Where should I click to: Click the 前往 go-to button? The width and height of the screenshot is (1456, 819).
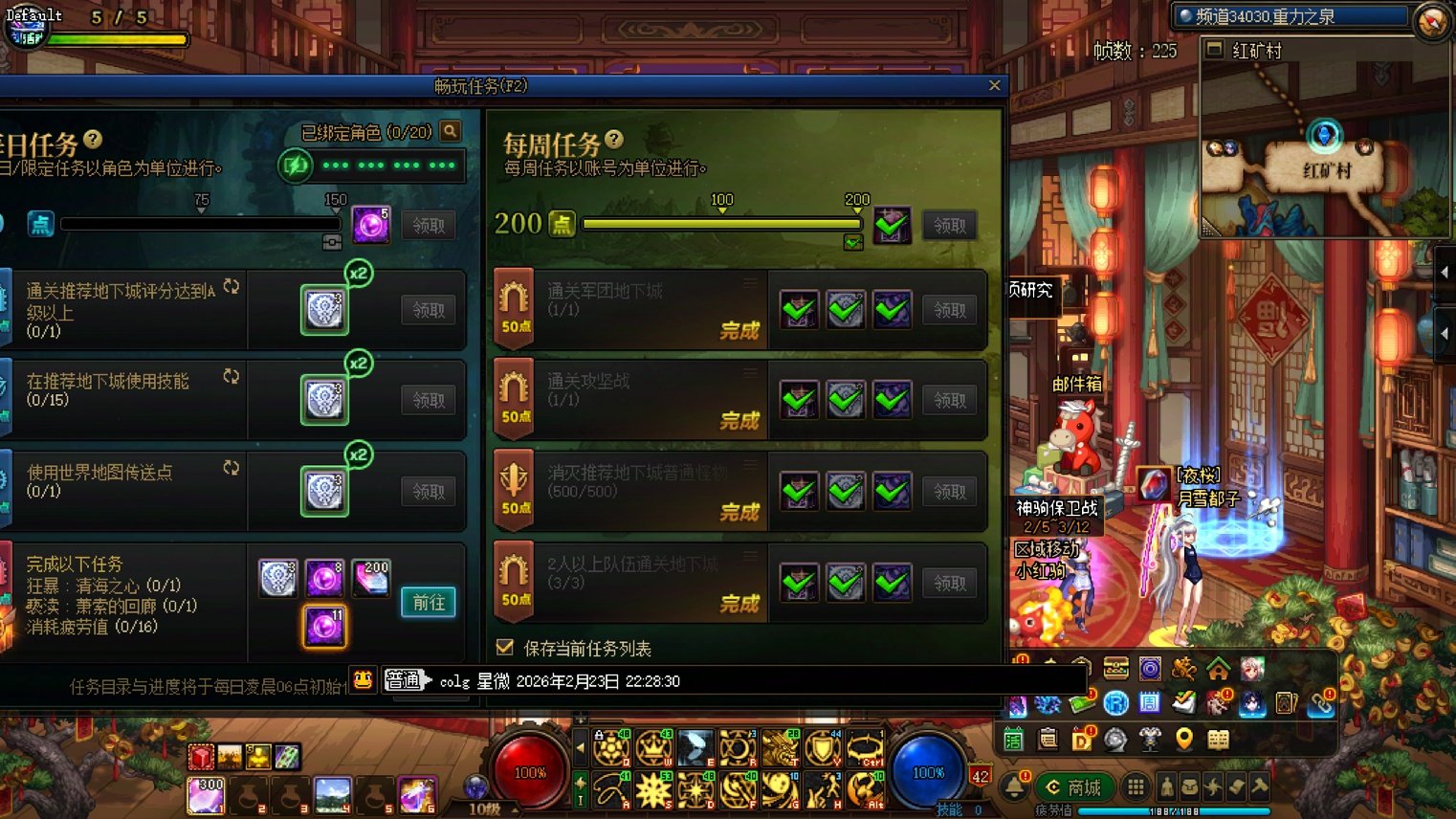[x=428, y=603]
